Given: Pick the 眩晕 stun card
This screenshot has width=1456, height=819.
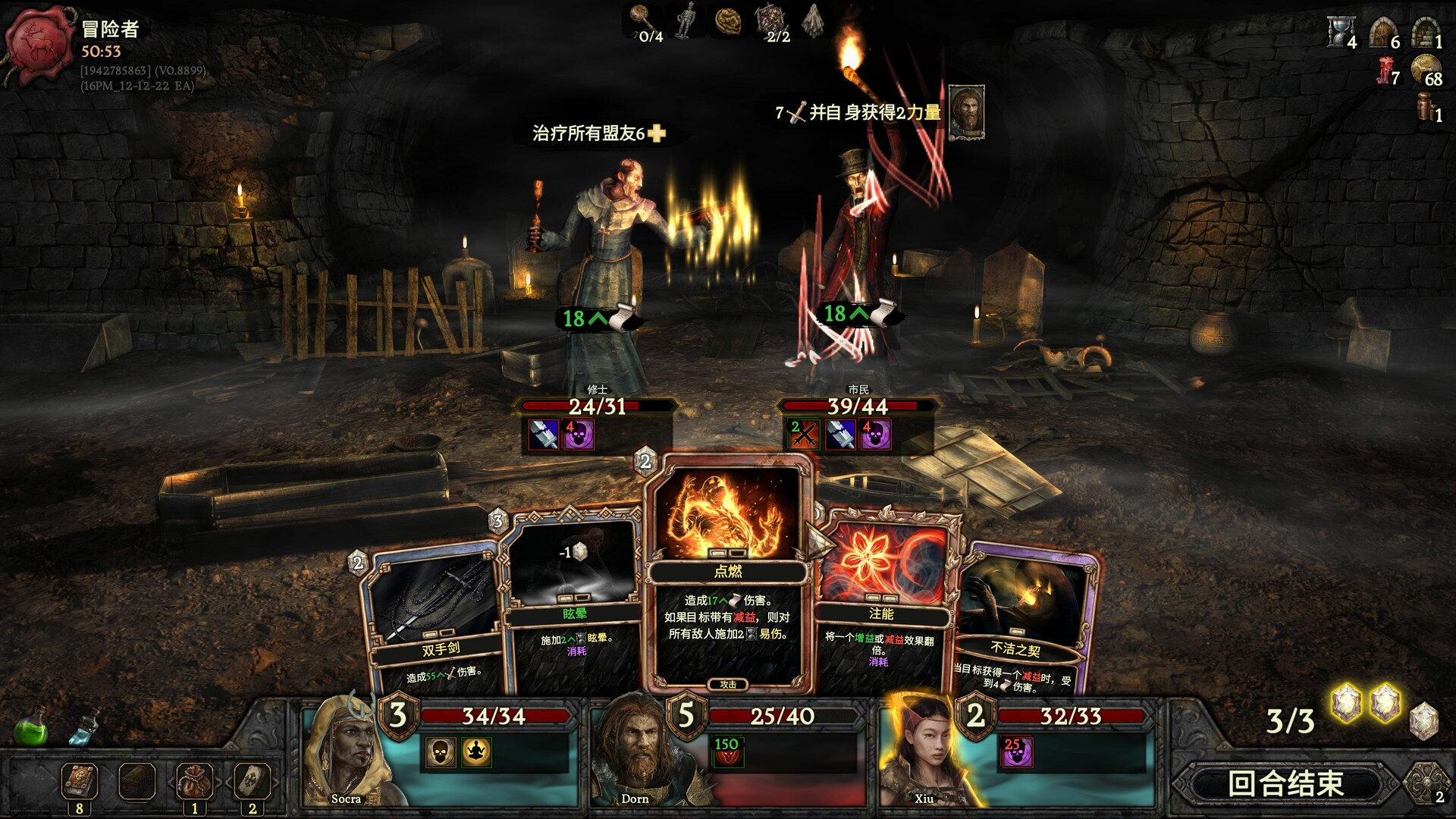Looking at the screenshot, I should (573, 599).
